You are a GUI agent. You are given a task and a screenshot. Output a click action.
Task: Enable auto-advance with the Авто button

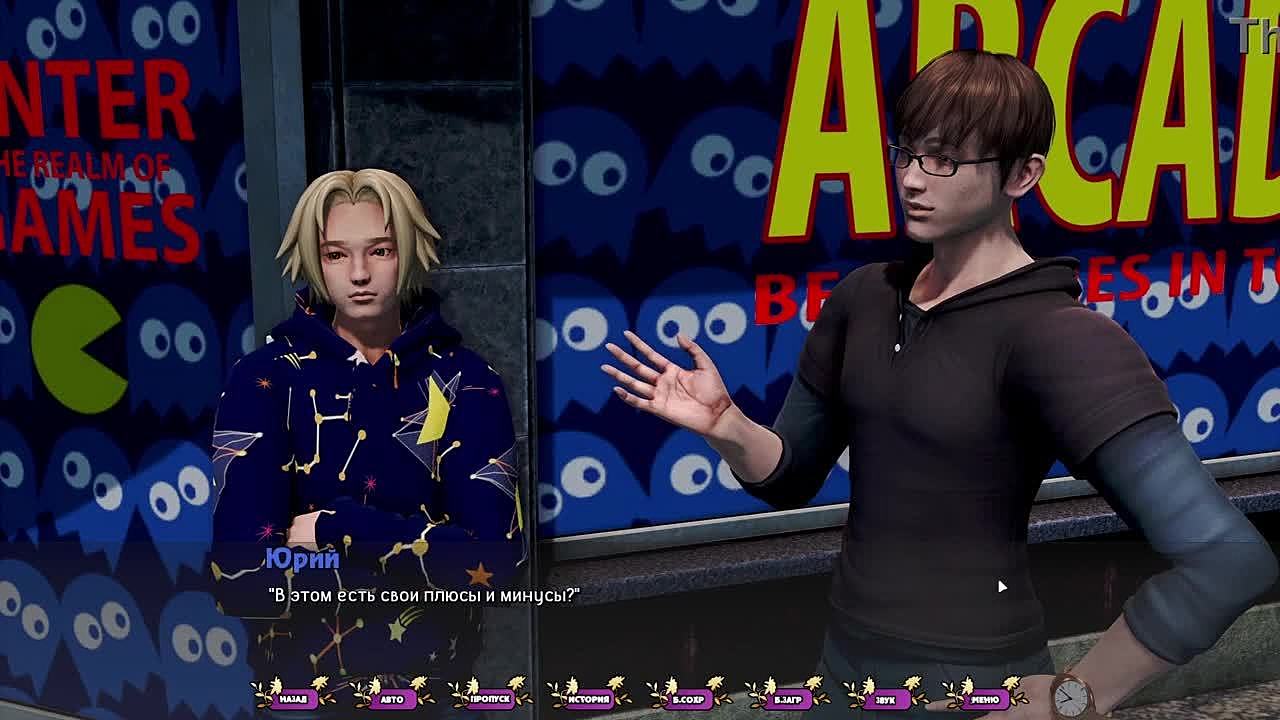pyautogui.click(x=392, y=699)
